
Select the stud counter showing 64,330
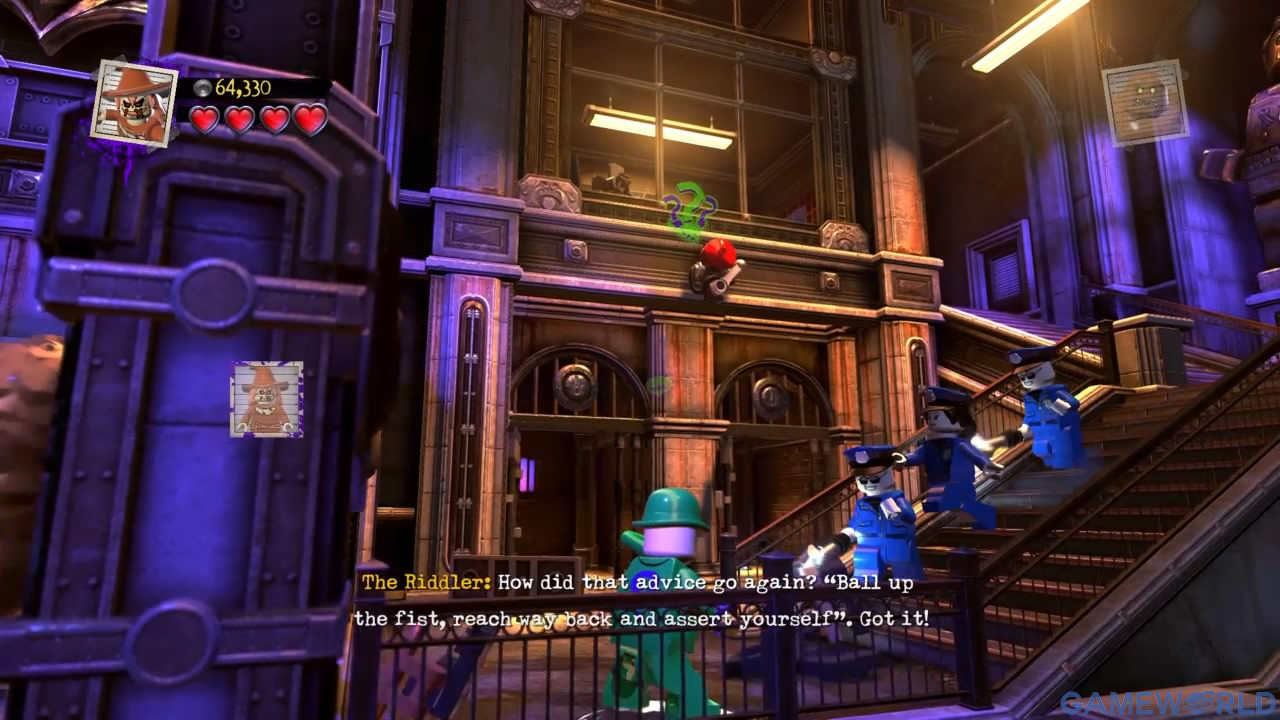243,88
